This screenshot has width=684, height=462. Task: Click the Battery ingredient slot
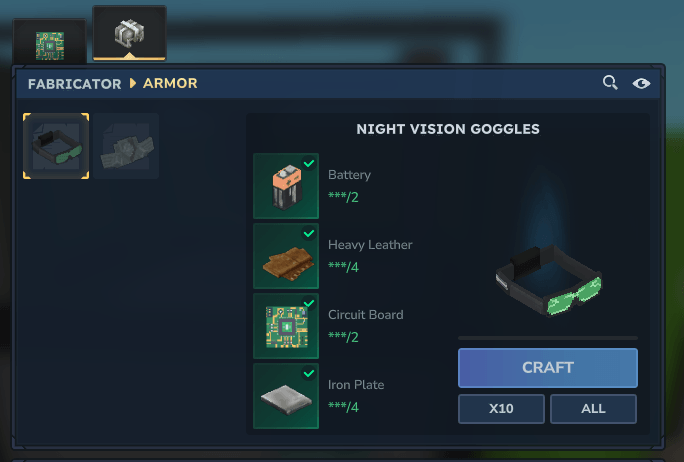[x=286, y=186]
